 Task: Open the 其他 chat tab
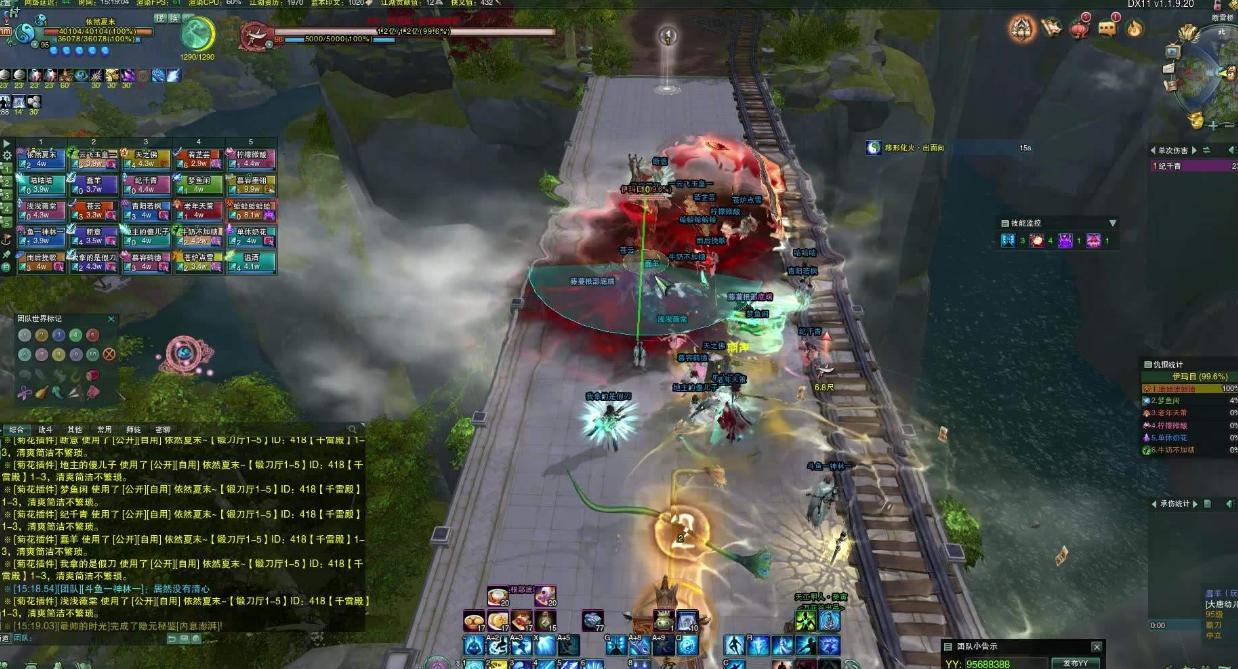point(74,429)
